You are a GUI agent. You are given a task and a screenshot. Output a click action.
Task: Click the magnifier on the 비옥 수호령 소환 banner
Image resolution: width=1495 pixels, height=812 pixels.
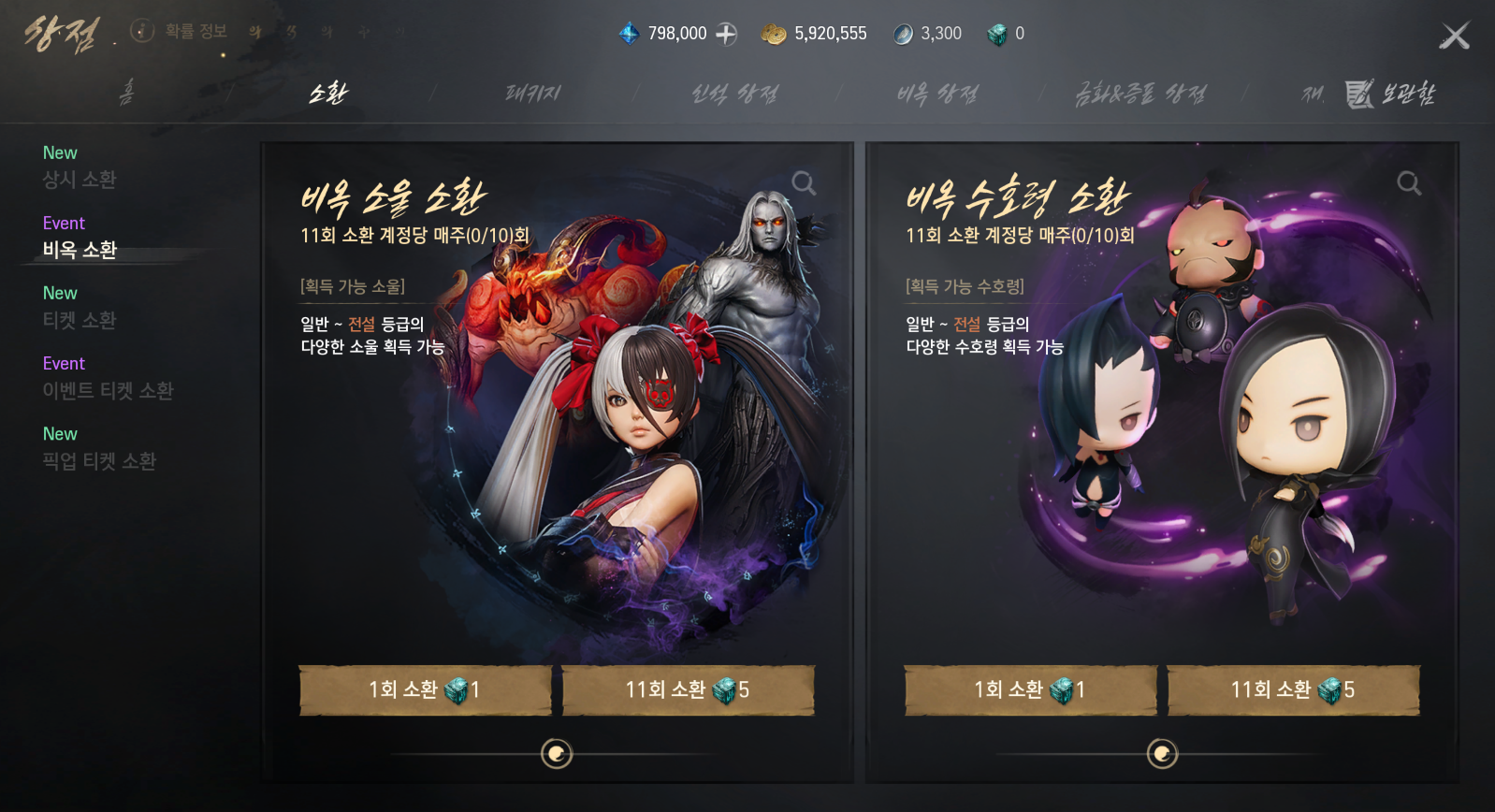pos(1409,183)
